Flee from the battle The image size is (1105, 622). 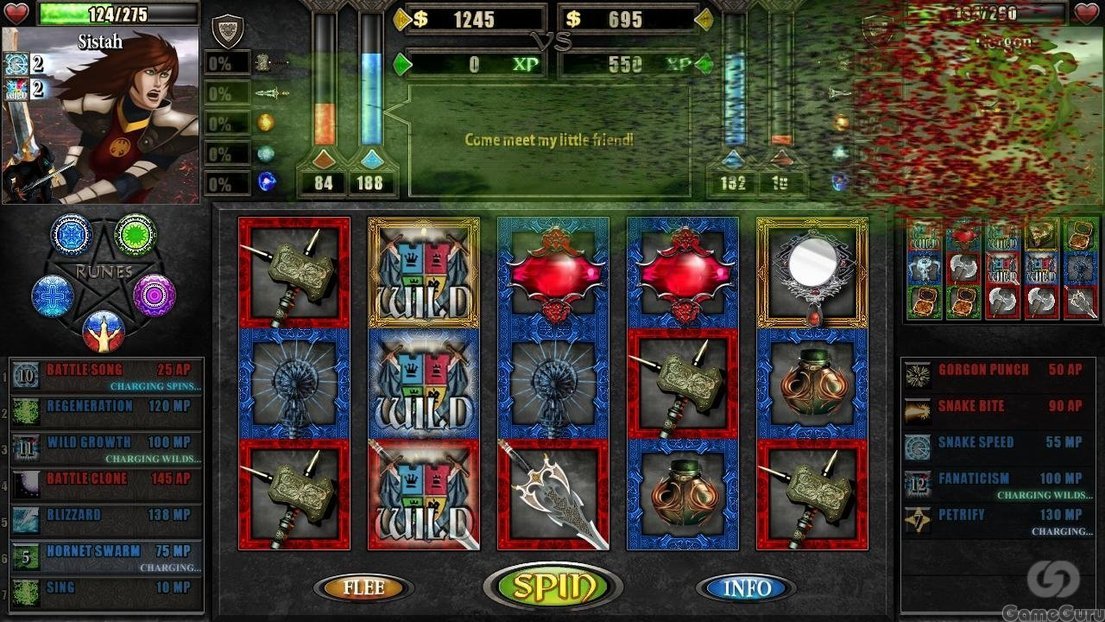pos(363,588)
